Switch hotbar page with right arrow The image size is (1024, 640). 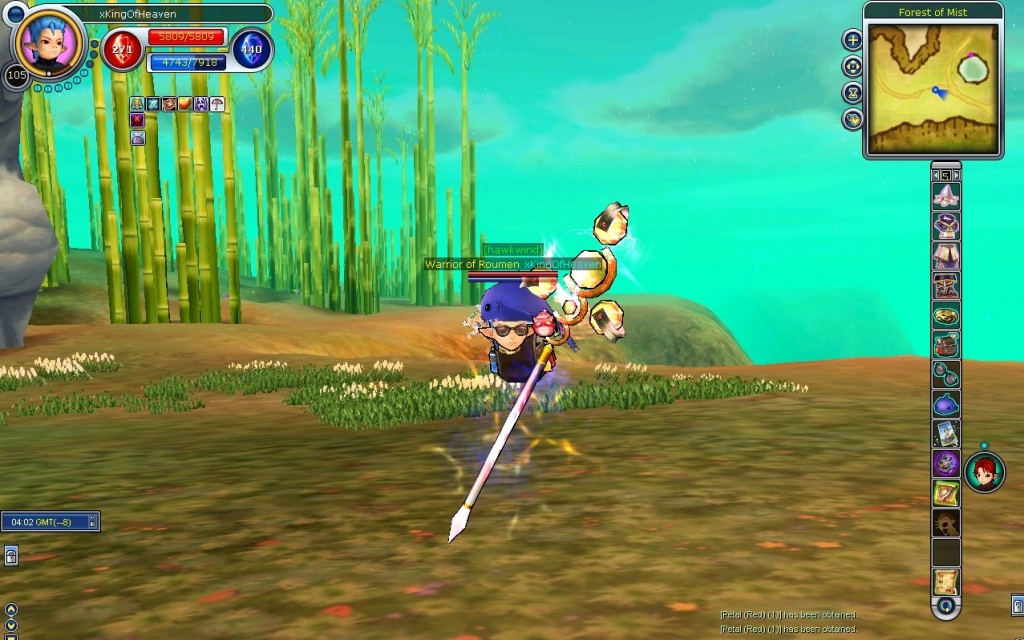[x=956, y=175]
